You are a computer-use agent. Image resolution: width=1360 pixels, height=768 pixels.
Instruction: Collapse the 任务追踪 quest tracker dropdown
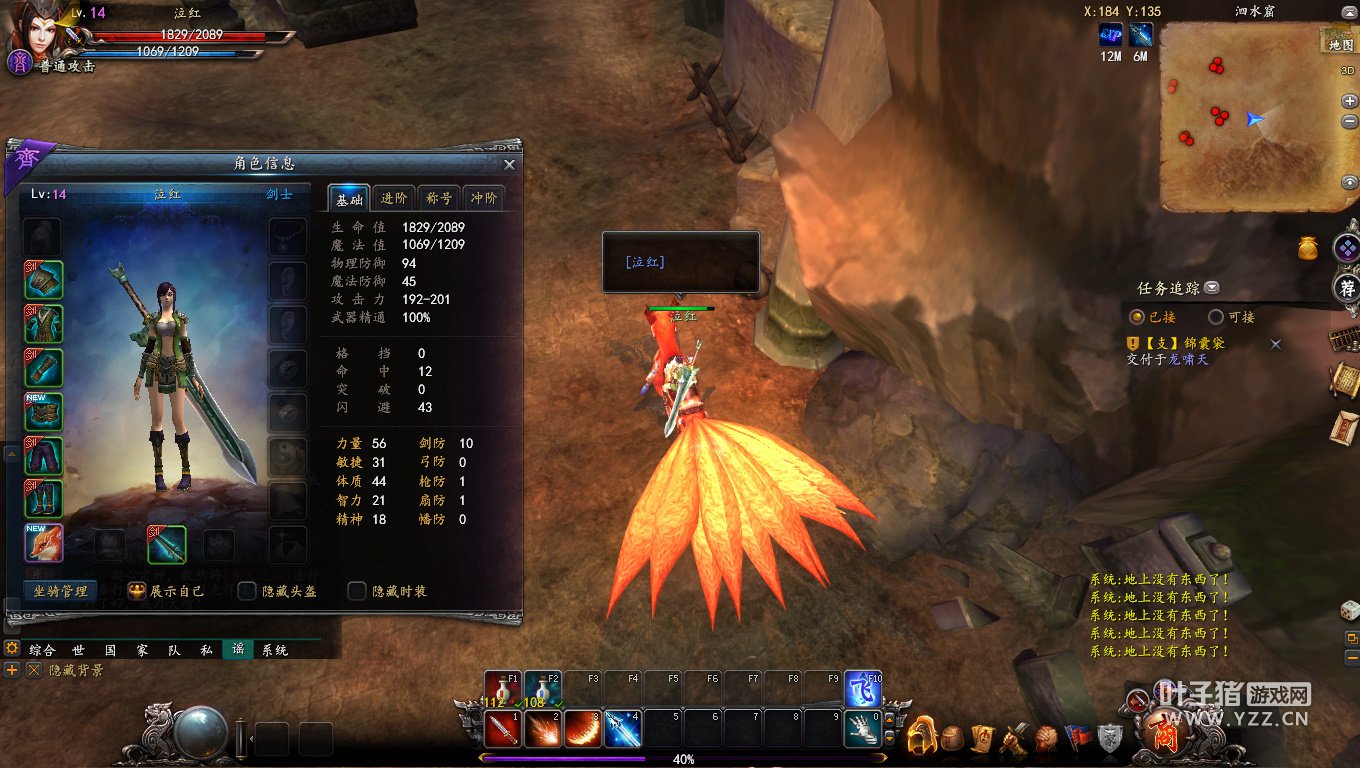tap(1212, 288)
